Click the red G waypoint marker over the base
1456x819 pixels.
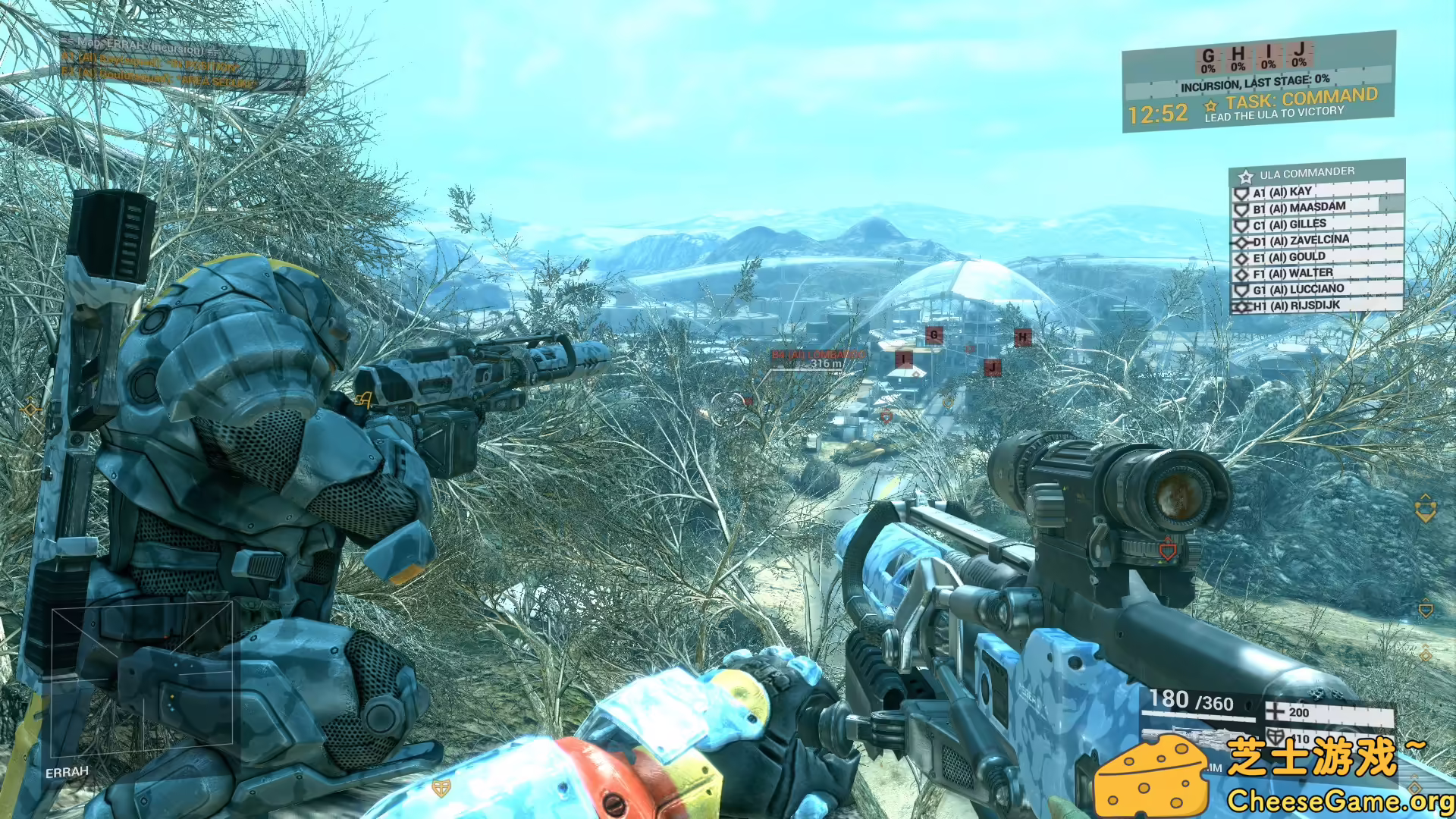coord(934,335)
